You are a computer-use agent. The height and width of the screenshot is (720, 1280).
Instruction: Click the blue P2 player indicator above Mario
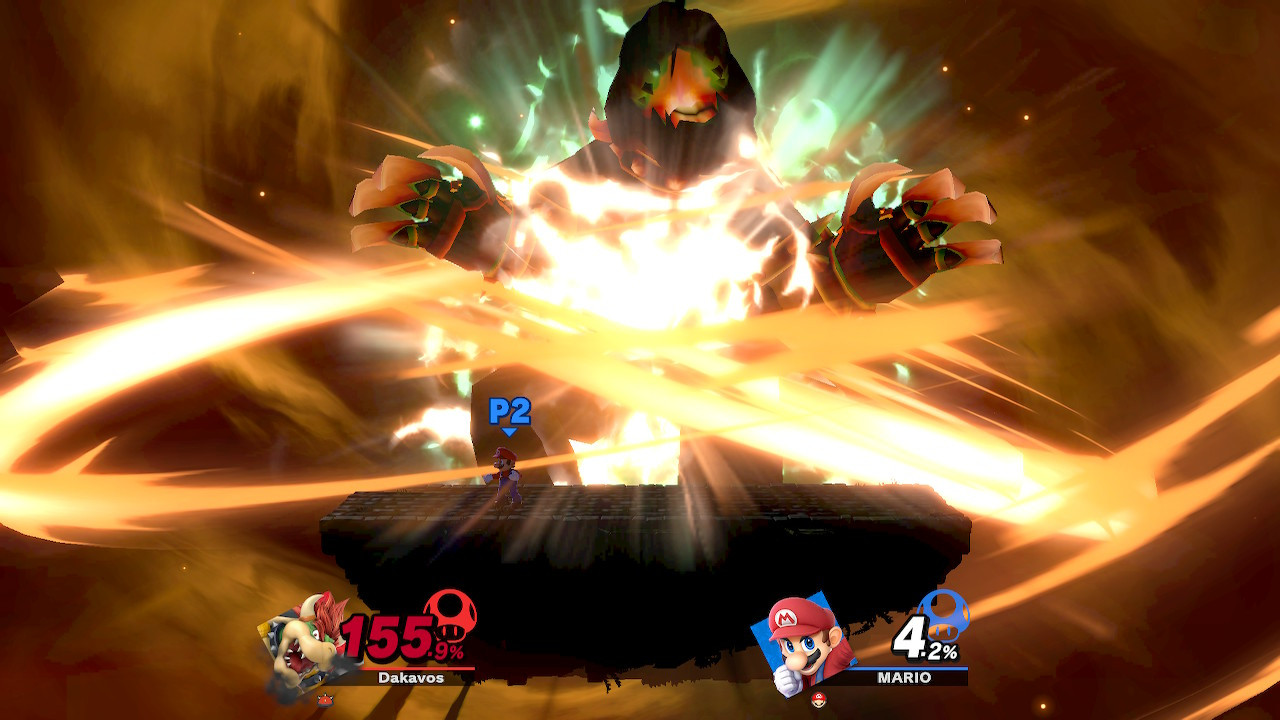[x=508, y=410]
